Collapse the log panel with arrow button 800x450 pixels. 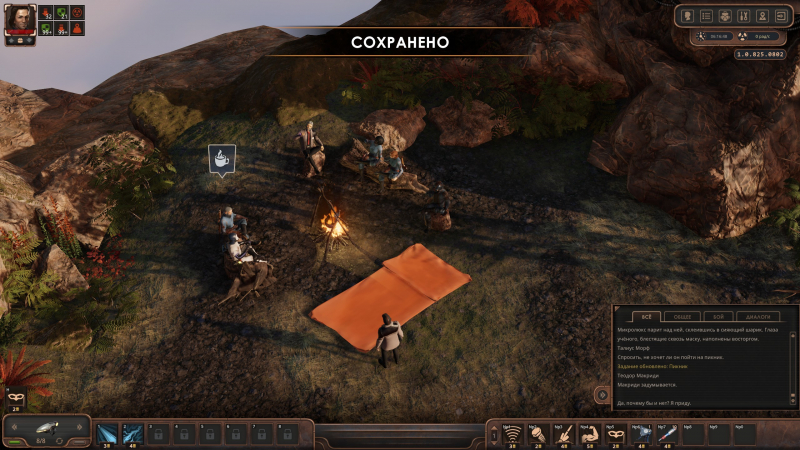pyautogui.click(x=602, y=394)
